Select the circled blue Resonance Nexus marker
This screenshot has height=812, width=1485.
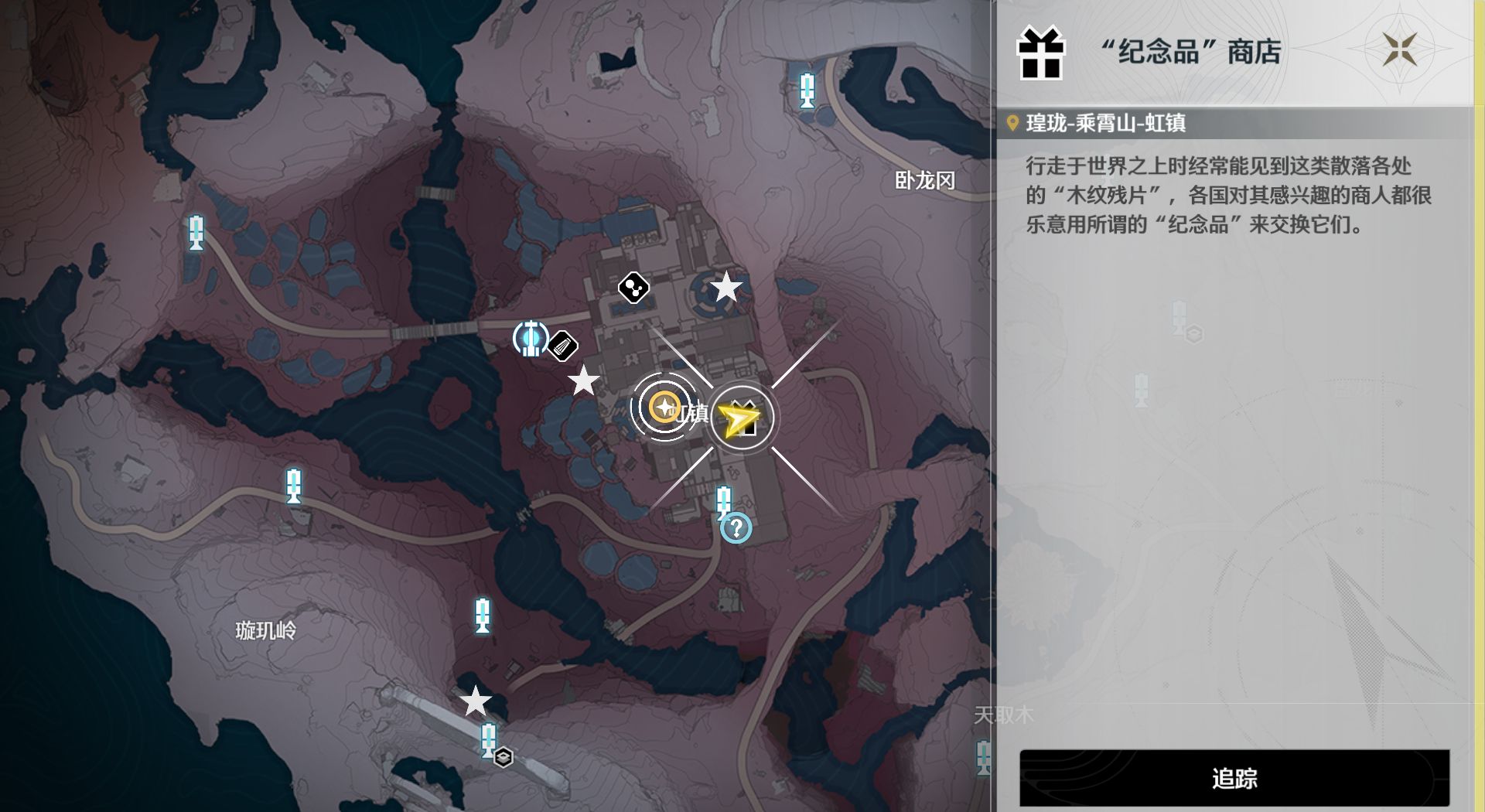531,339
